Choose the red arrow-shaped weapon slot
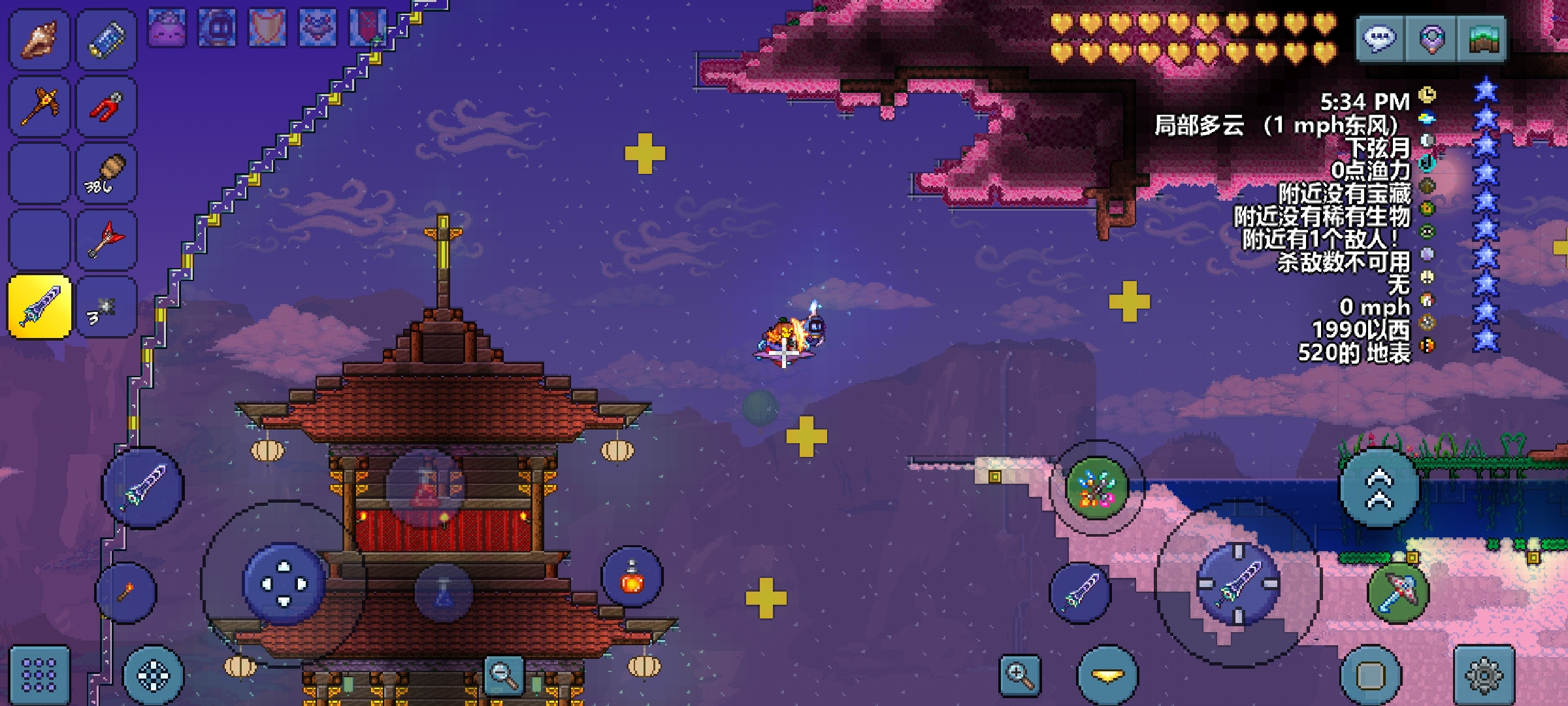The height and width of the screenshot is (706, 1568). (x=106, y=240)
